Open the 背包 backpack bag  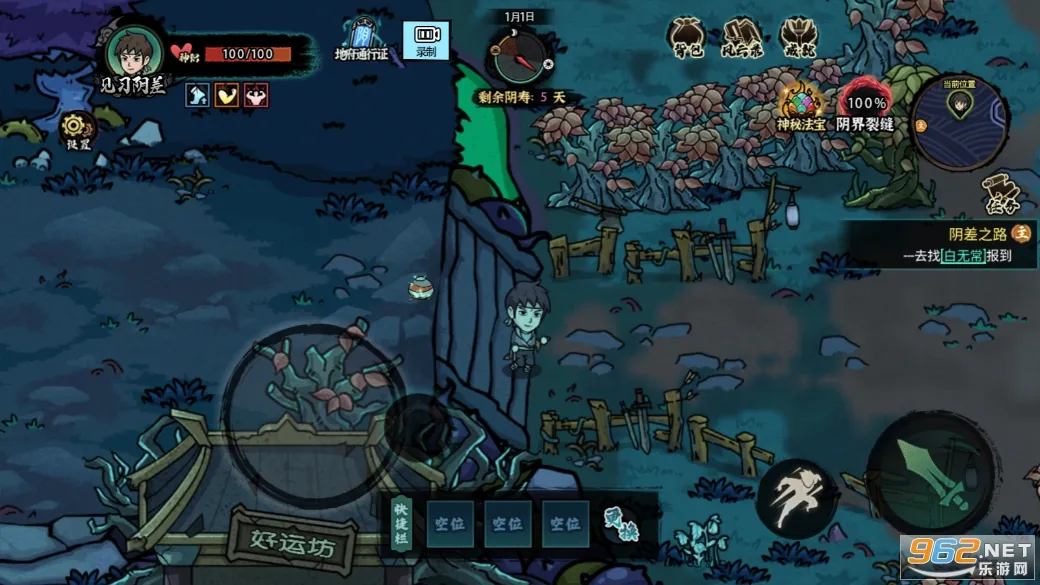pos(689,36)
